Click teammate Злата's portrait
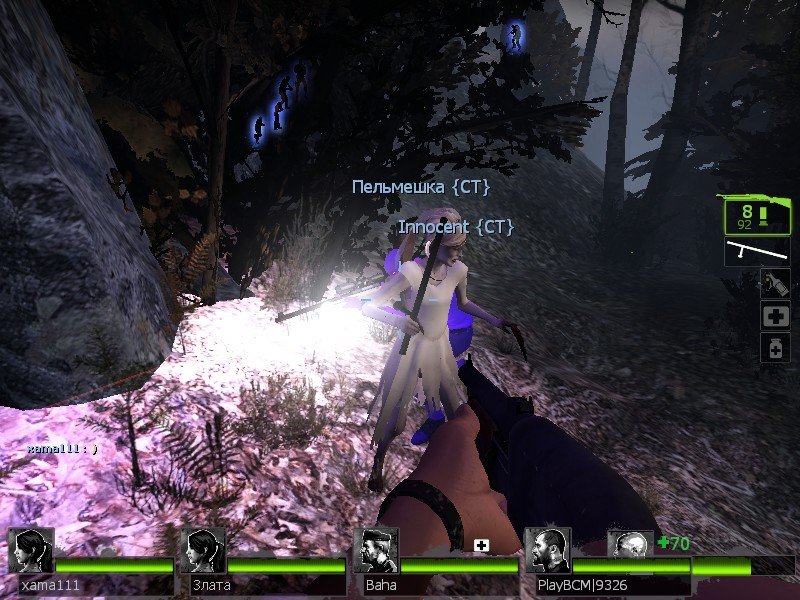Image resolution: width=800 pixels, height=600 pixels. pos(203,551)
